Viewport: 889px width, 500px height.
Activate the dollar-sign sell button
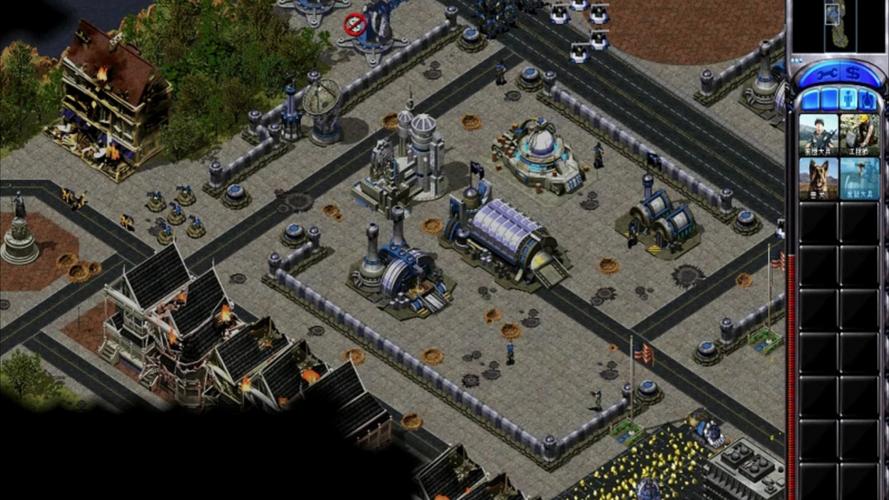coord(852,73)
